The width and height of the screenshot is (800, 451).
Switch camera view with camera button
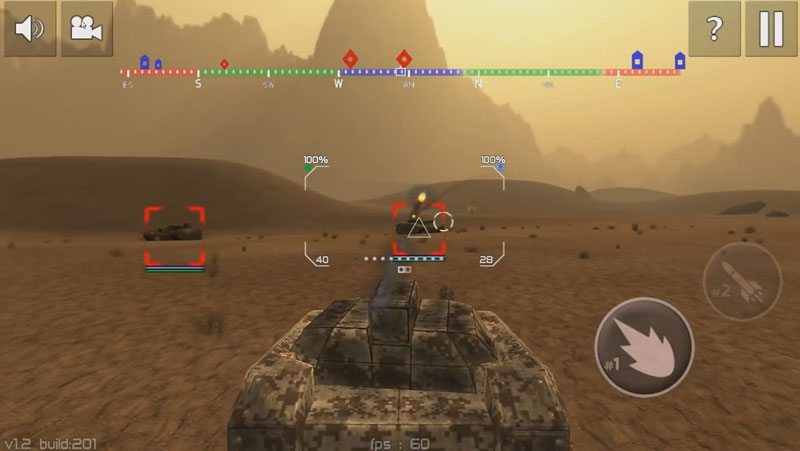(87, 29)
